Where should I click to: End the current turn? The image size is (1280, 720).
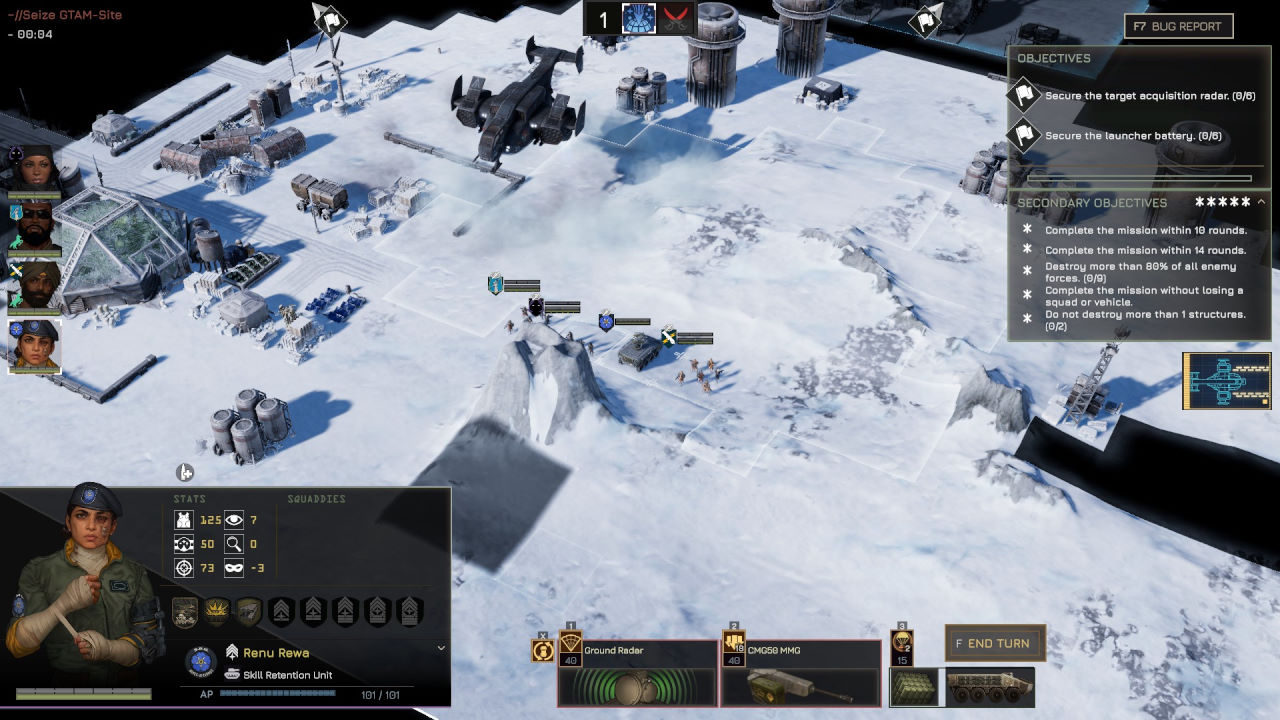pos(995,643)
